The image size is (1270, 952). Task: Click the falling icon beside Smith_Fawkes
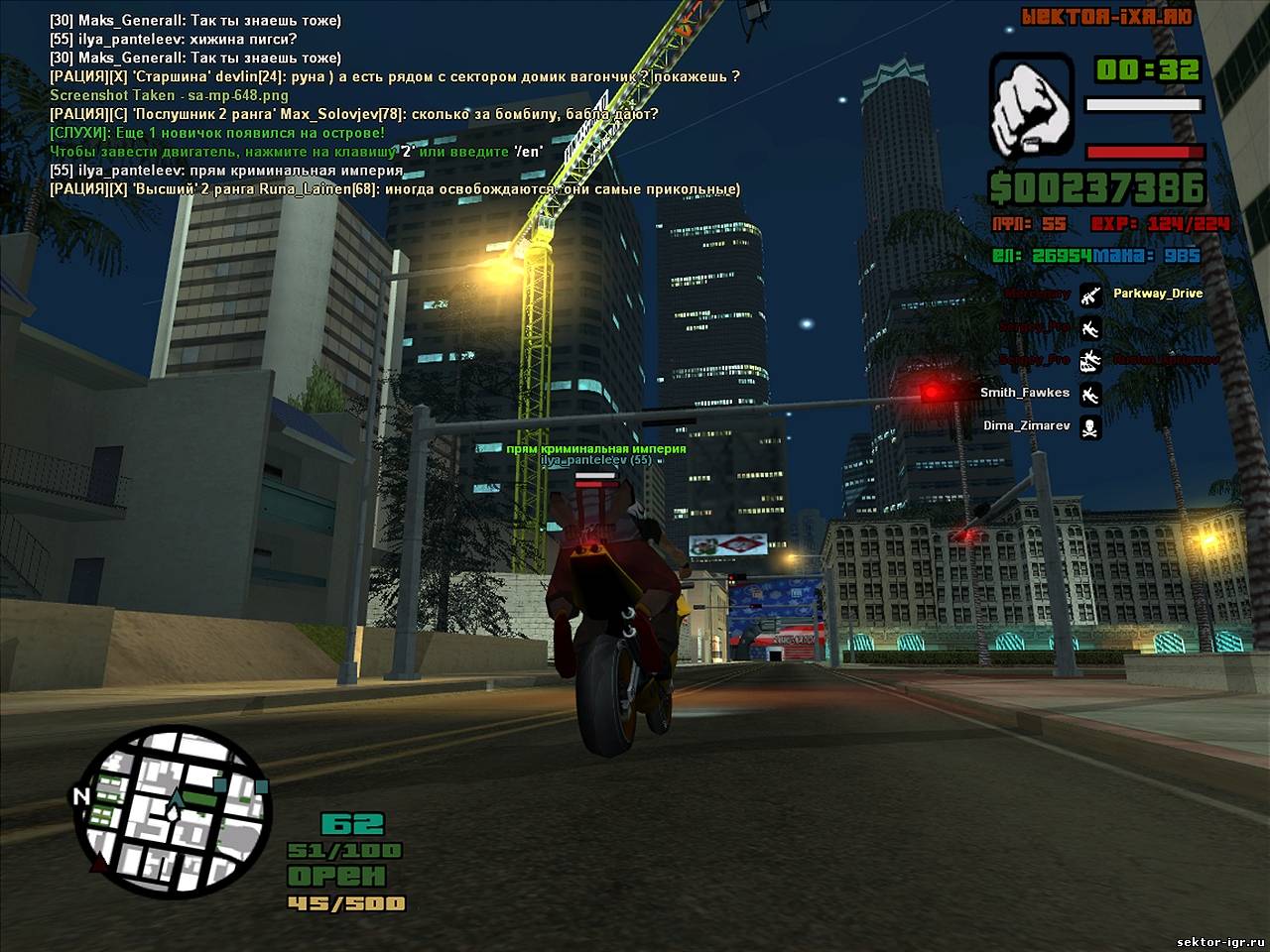pyautogui.click(x=1090, y=394)
